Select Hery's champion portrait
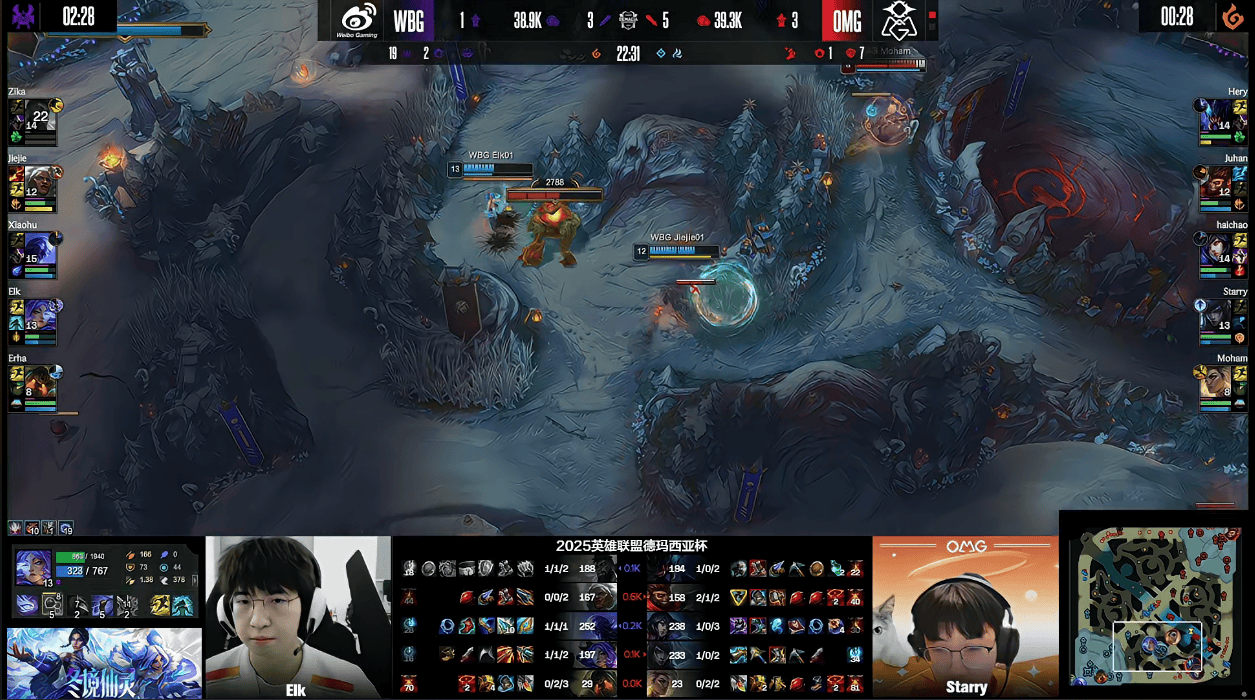Screen dimensions: 1255x700 click(x=1214, y=115)
